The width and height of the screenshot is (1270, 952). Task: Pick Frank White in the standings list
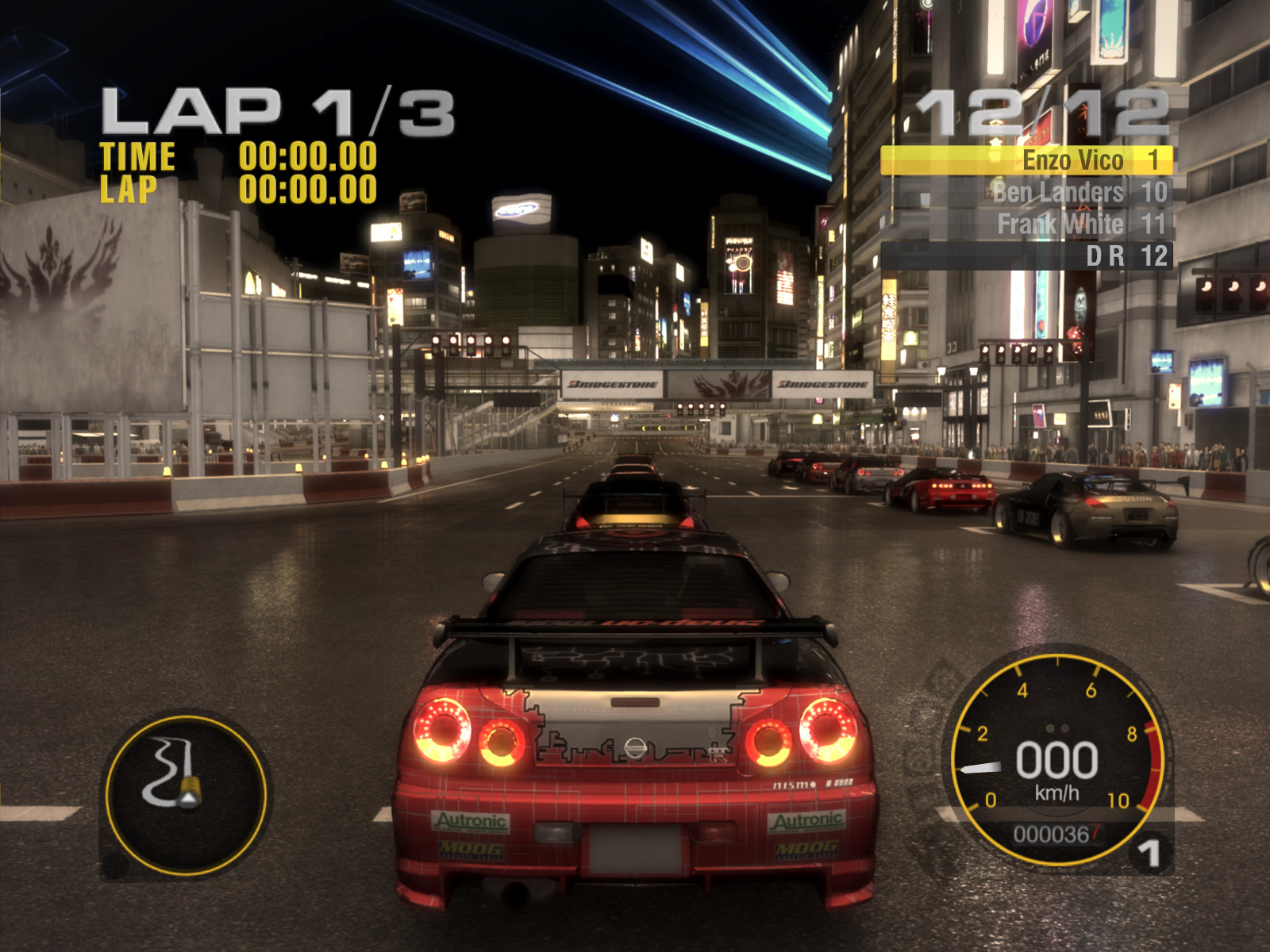click(x=1027, y=225)
